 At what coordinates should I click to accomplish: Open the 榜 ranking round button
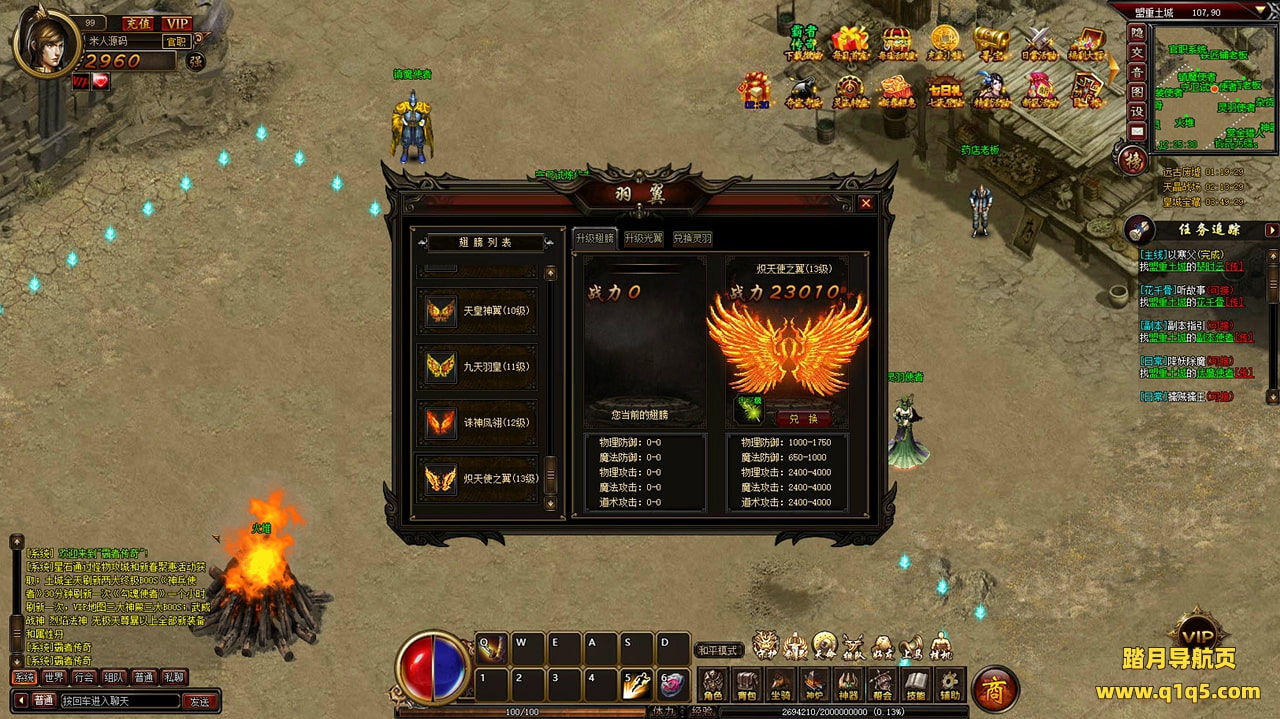point(1132,160)
